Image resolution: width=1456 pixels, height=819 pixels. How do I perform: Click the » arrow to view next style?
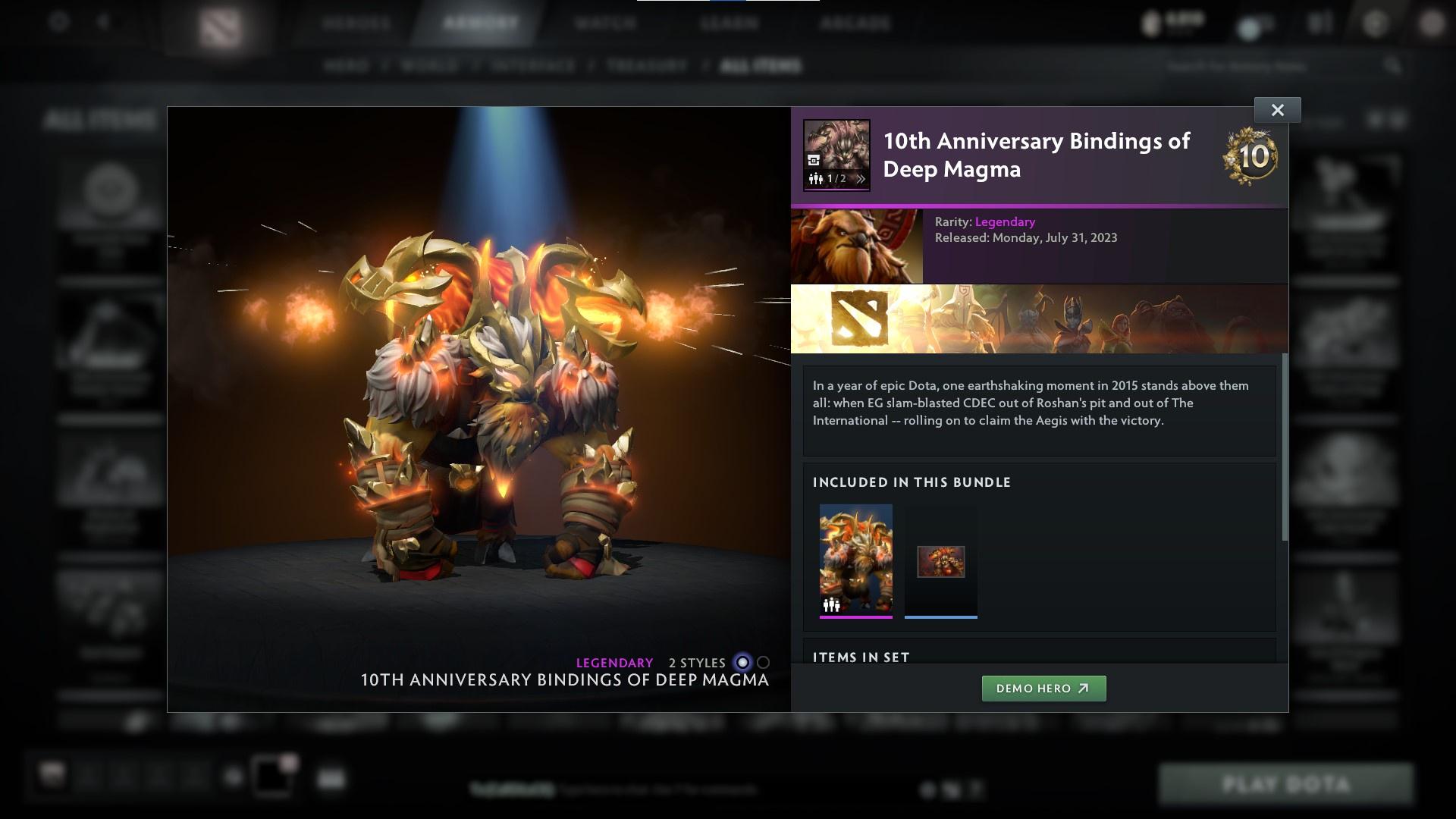[x=861, y=179]
